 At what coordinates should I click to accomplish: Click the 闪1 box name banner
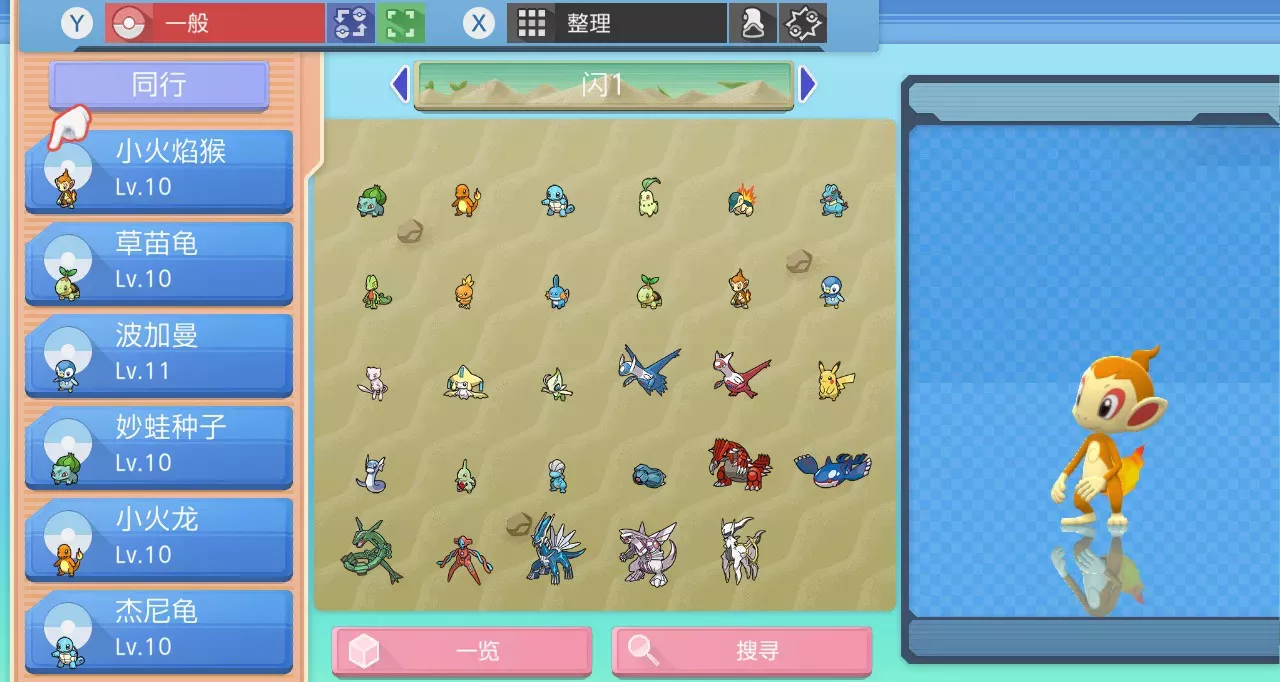(603, 85)
